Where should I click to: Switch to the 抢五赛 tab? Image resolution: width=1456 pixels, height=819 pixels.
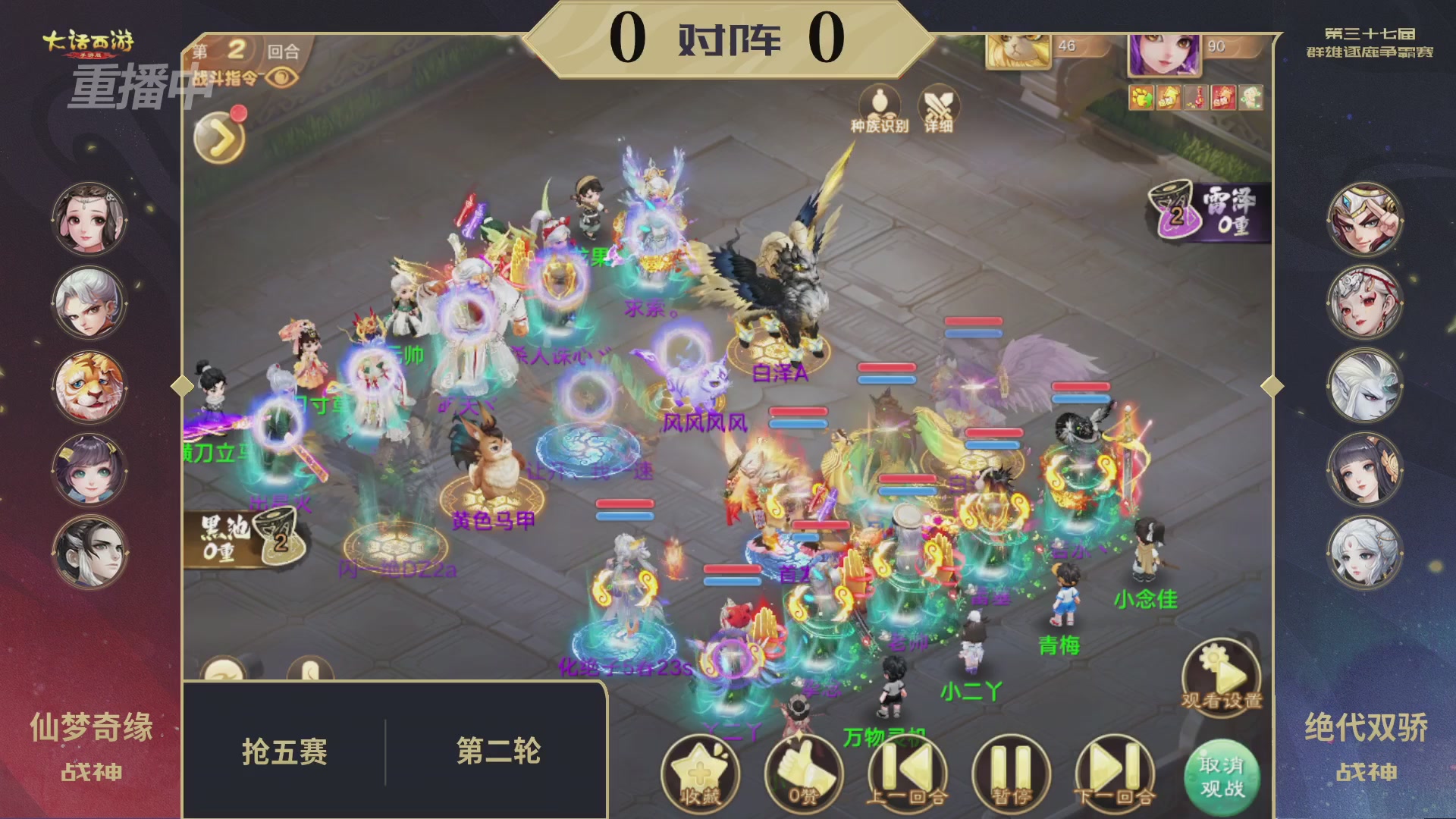(285, 748)
